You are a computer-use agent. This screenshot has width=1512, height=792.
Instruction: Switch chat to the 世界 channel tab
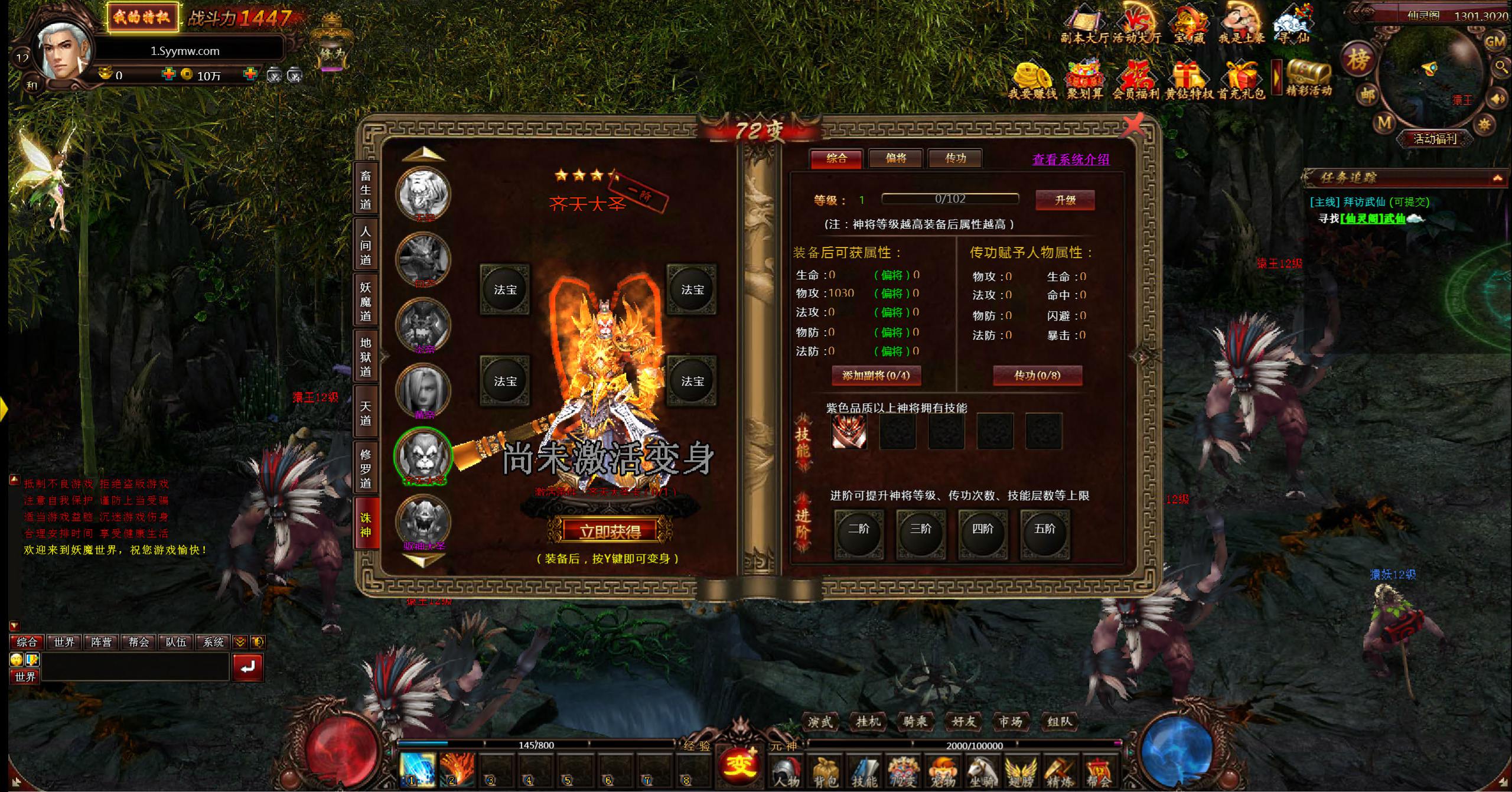tap(64, 642)
